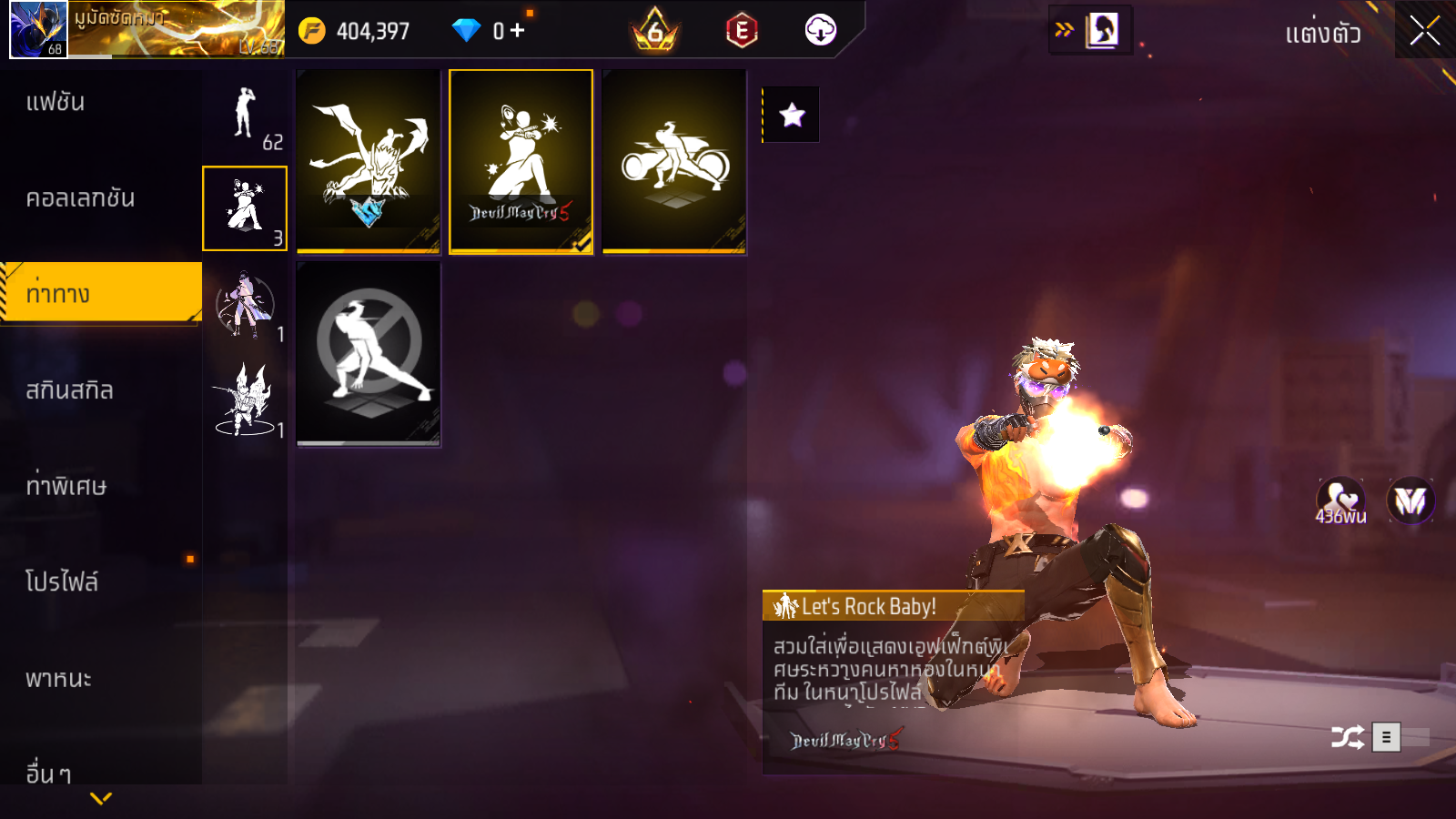Open the อื่นๆ others category
The height and width of the screenshot is (819, 1456).
pyautogui.click(x=48, y=773)
